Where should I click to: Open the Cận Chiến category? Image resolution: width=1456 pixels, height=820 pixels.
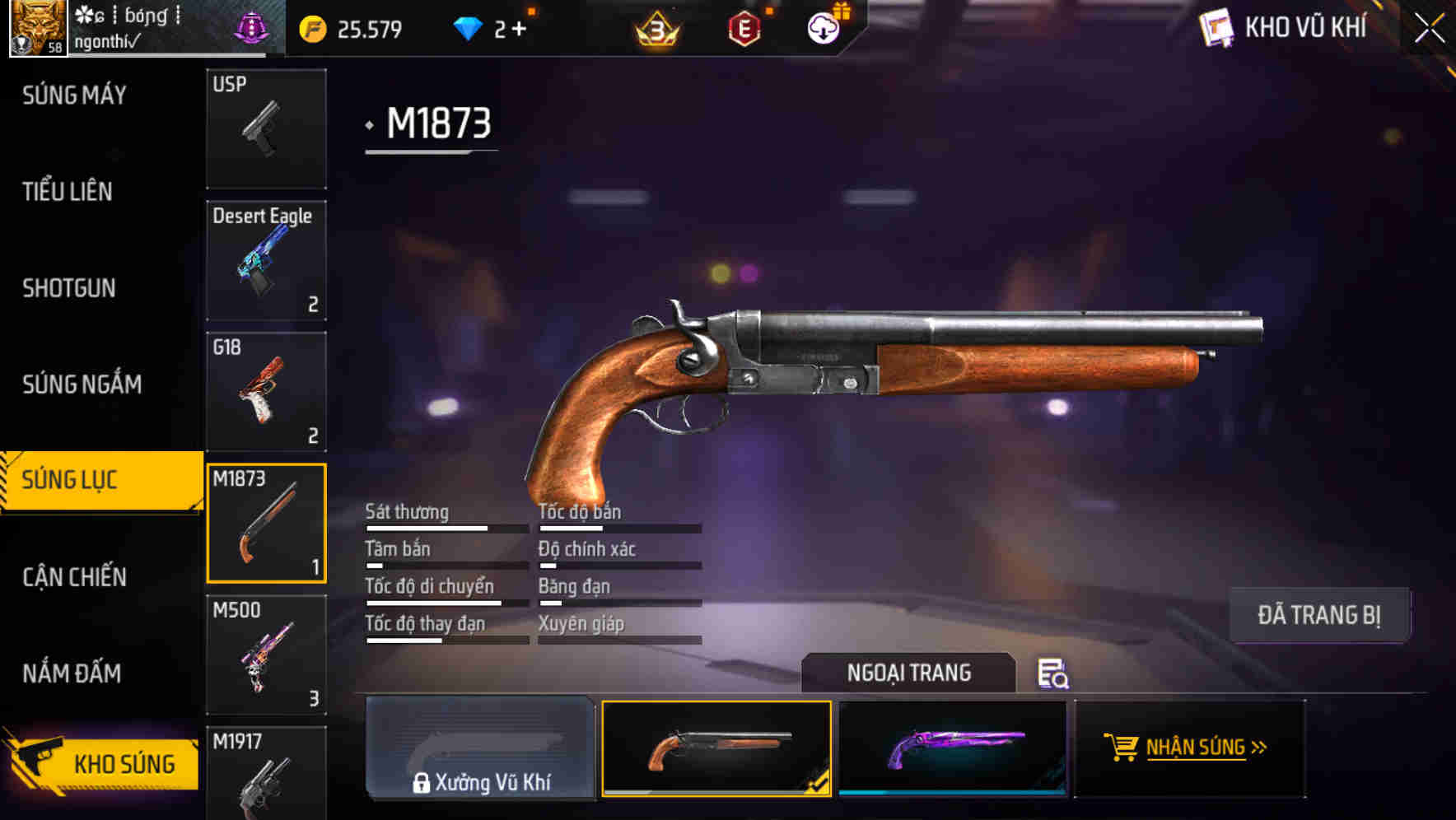73,576
